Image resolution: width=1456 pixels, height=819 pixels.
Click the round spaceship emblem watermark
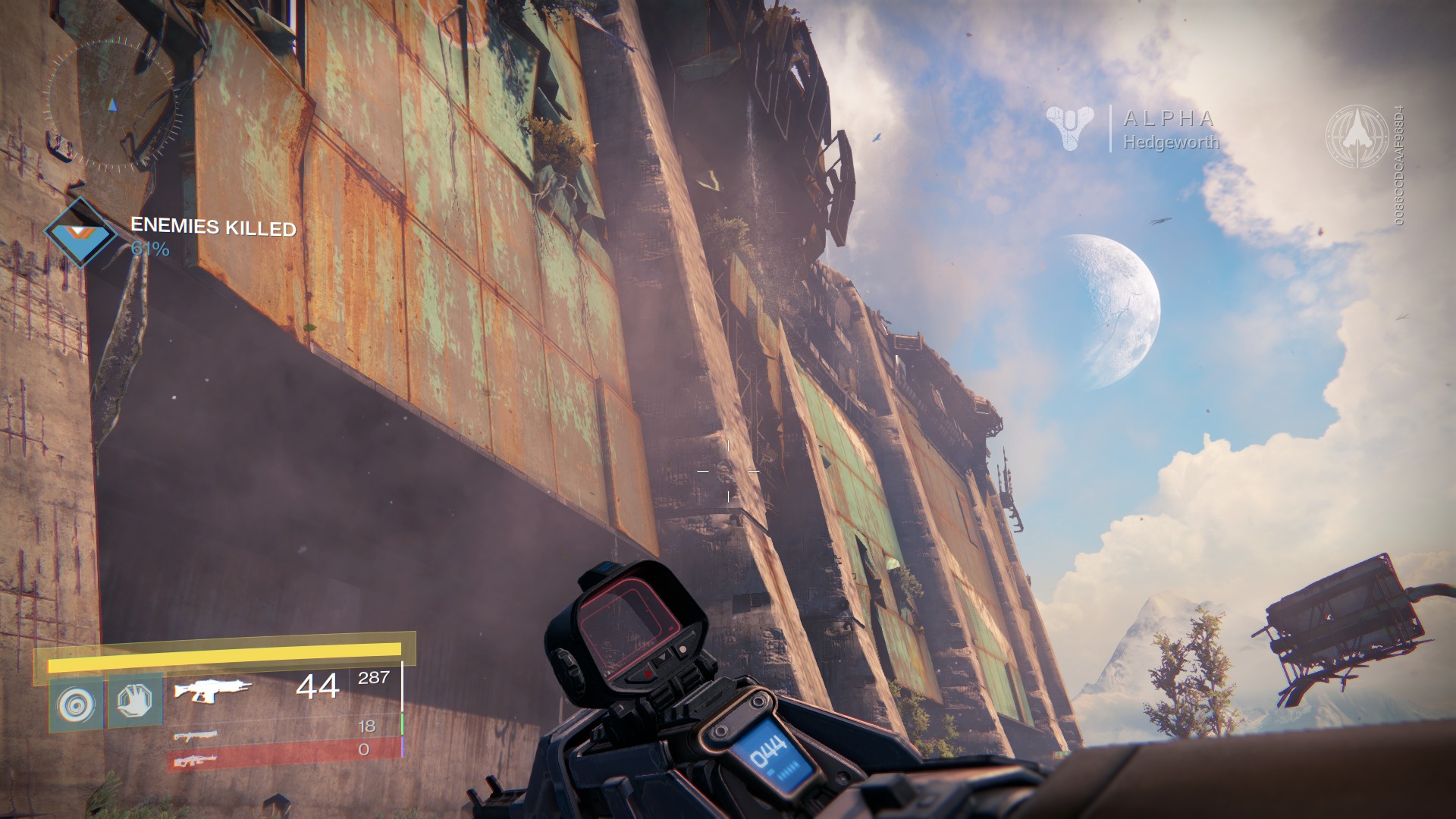[1357, 136]
